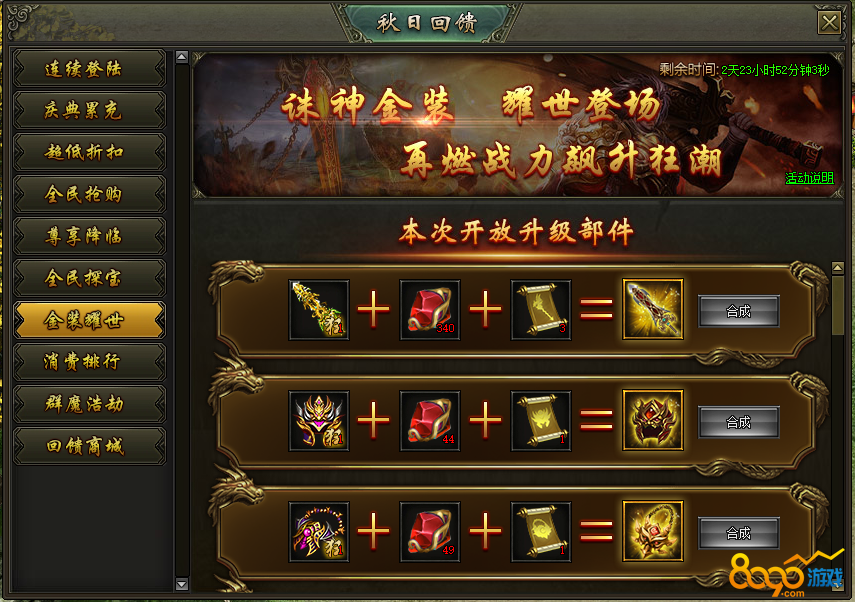Open the 全民探宝 tab
The width and height of the screenshot is (855, 602).
pos(89,279)
